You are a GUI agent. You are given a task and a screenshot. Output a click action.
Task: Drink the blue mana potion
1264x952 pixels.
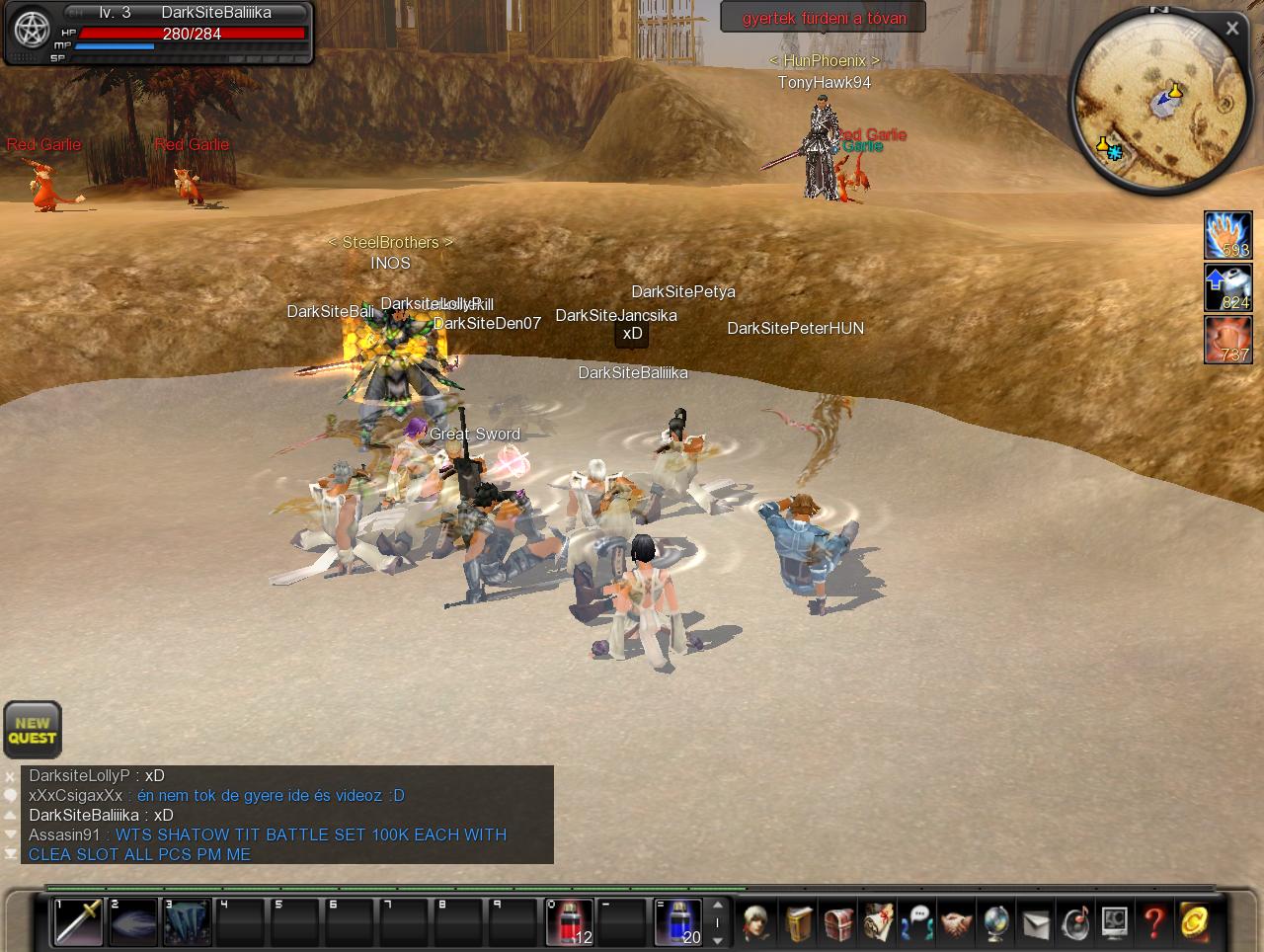[x=678, y=921]
